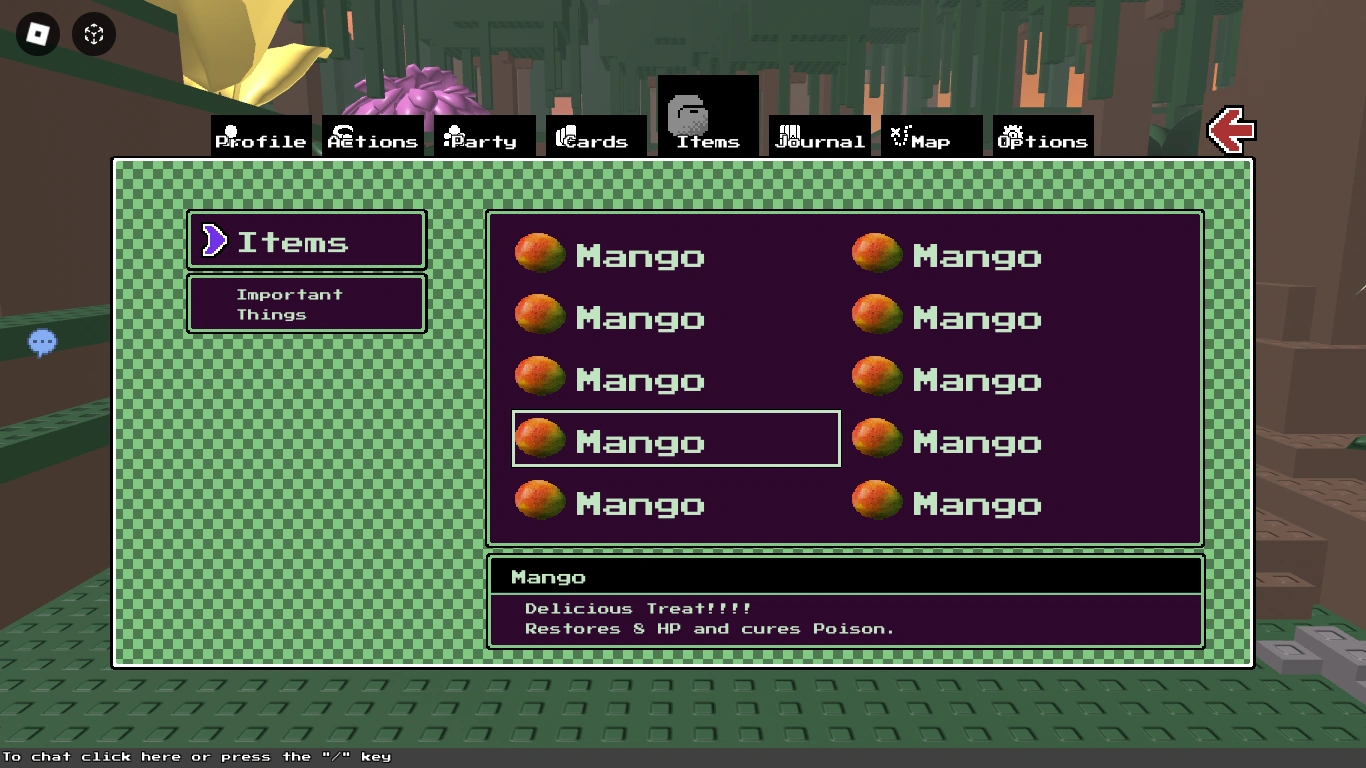The image size is (1366, 768).
Task: Click the red back arrow to exit menu
Action: pyautogui.click(x=1231, y=130)
